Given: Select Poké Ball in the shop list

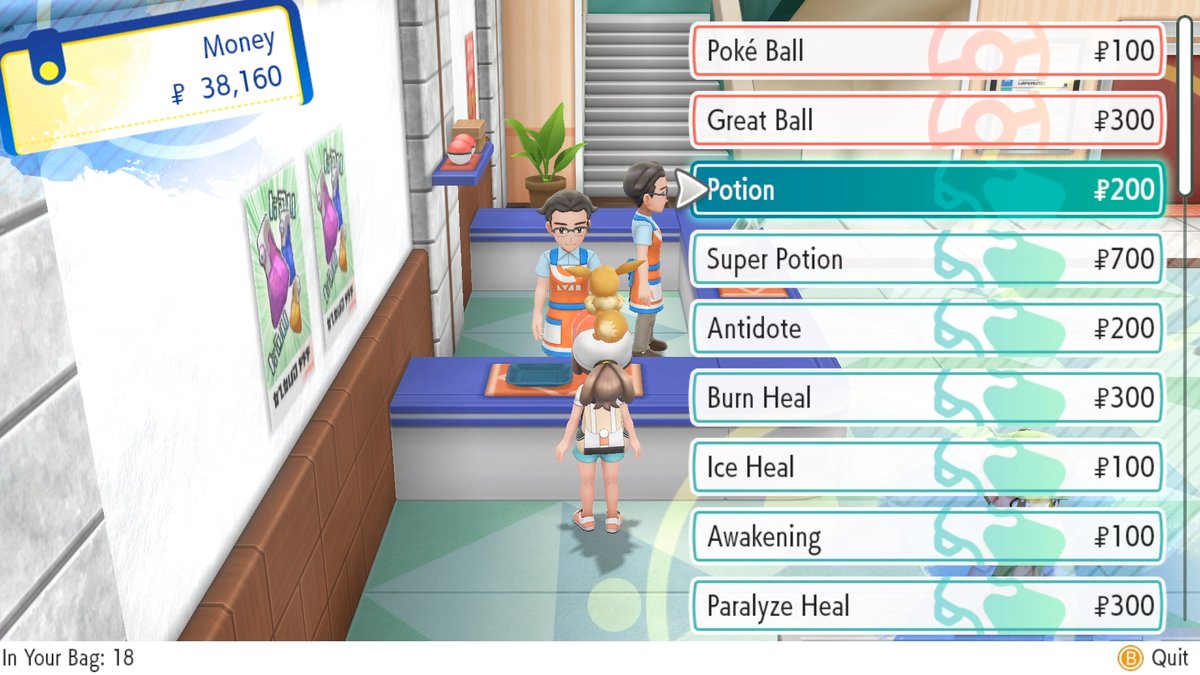Looking at the screenshot, I should (x=928, y=51).
